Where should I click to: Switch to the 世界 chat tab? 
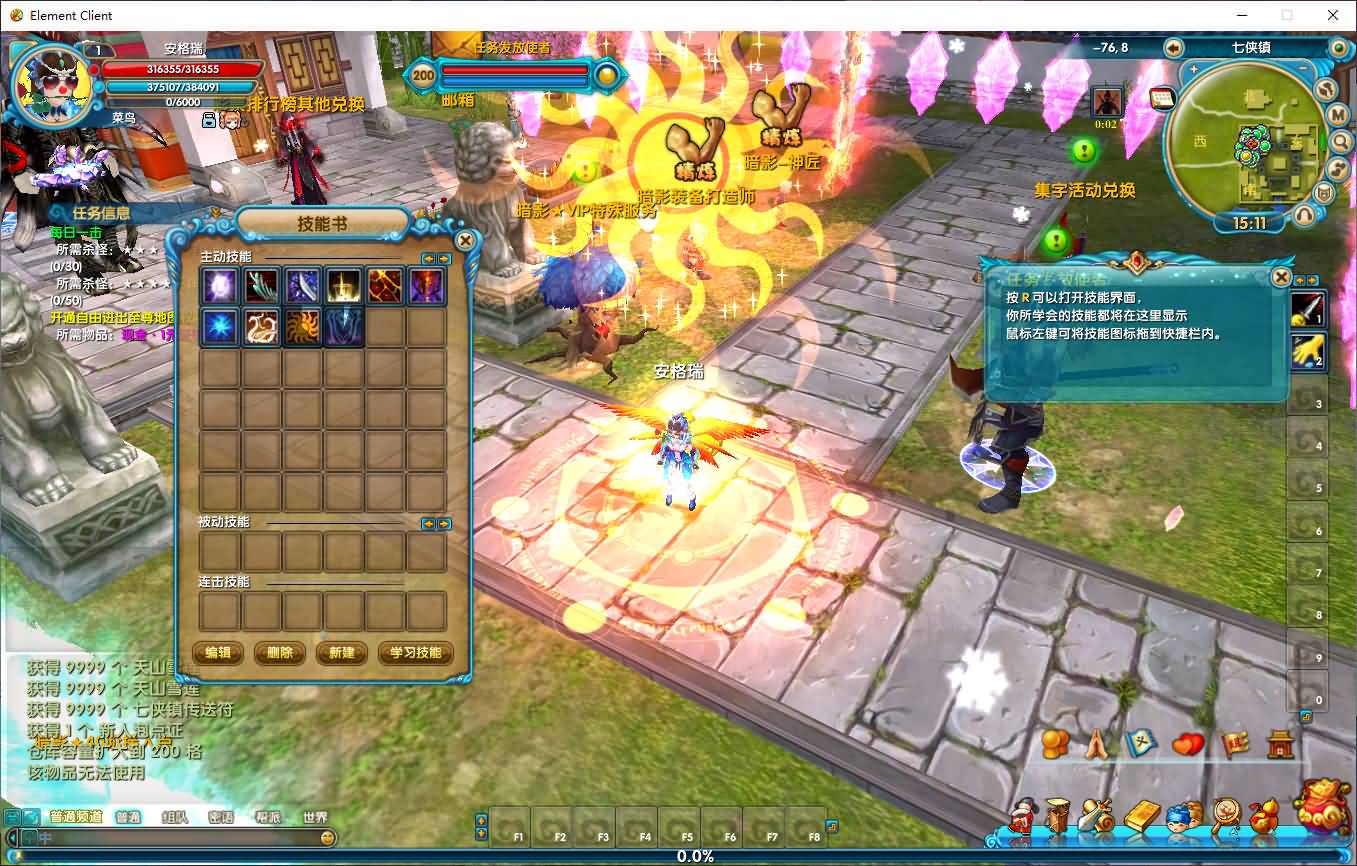point(316,817)
